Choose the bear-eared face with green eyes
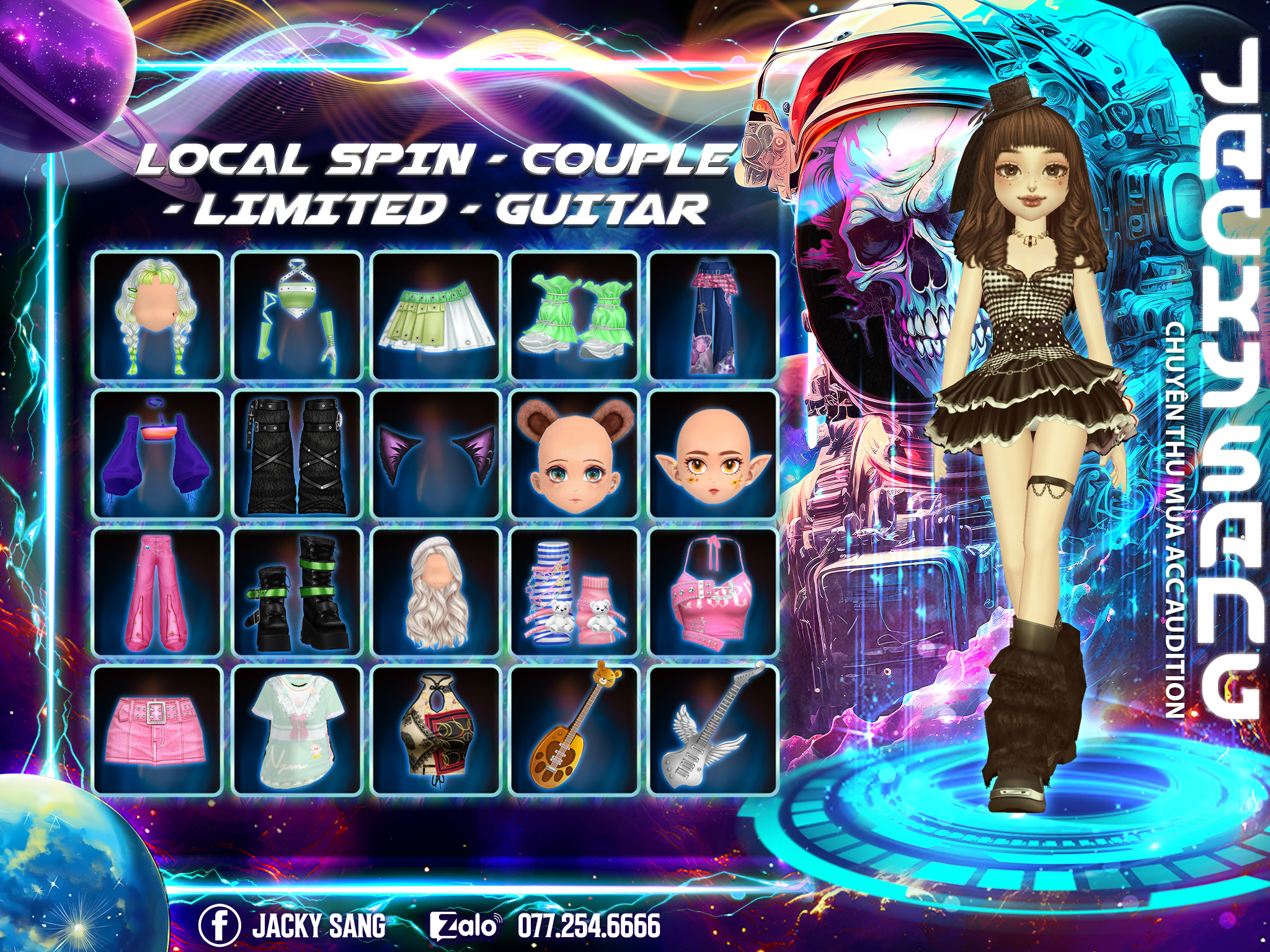Screen dimensions: 1270x952 pos(575,454)
